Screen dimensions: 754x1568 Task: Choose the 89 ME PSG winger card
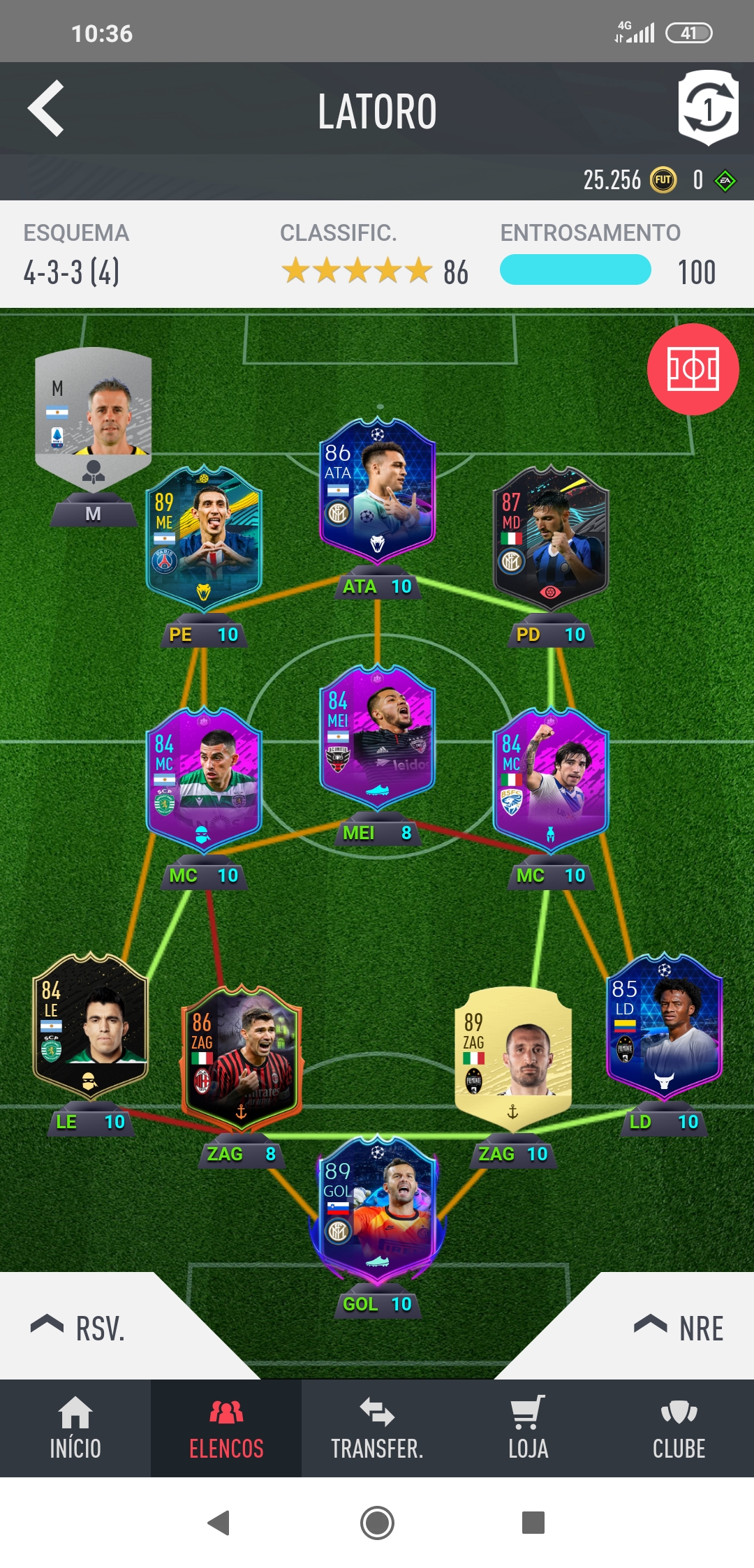(x=204, y=538)
